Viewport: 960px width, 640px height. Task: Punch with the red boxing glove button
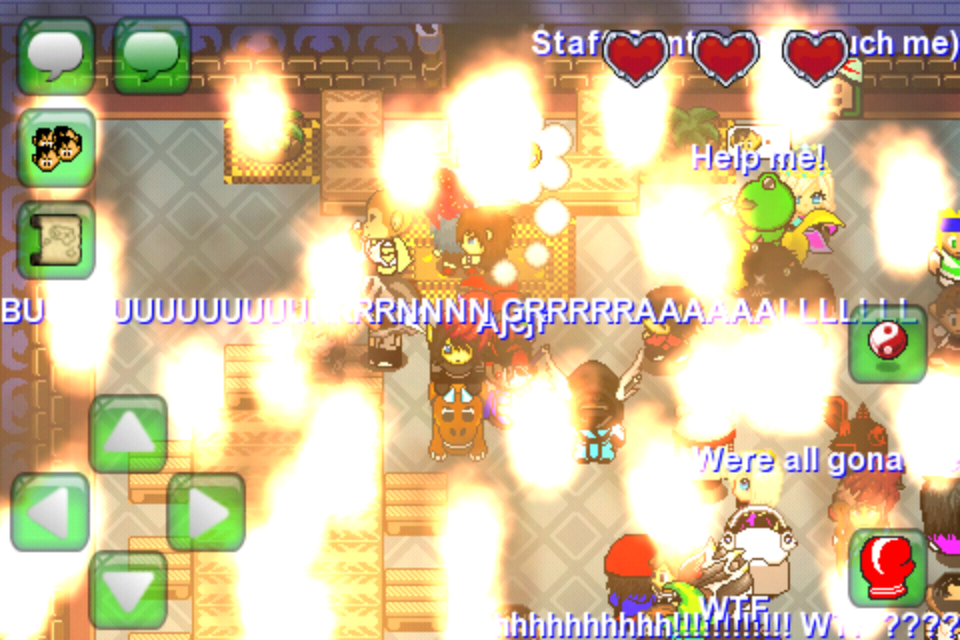coord(887,568)
